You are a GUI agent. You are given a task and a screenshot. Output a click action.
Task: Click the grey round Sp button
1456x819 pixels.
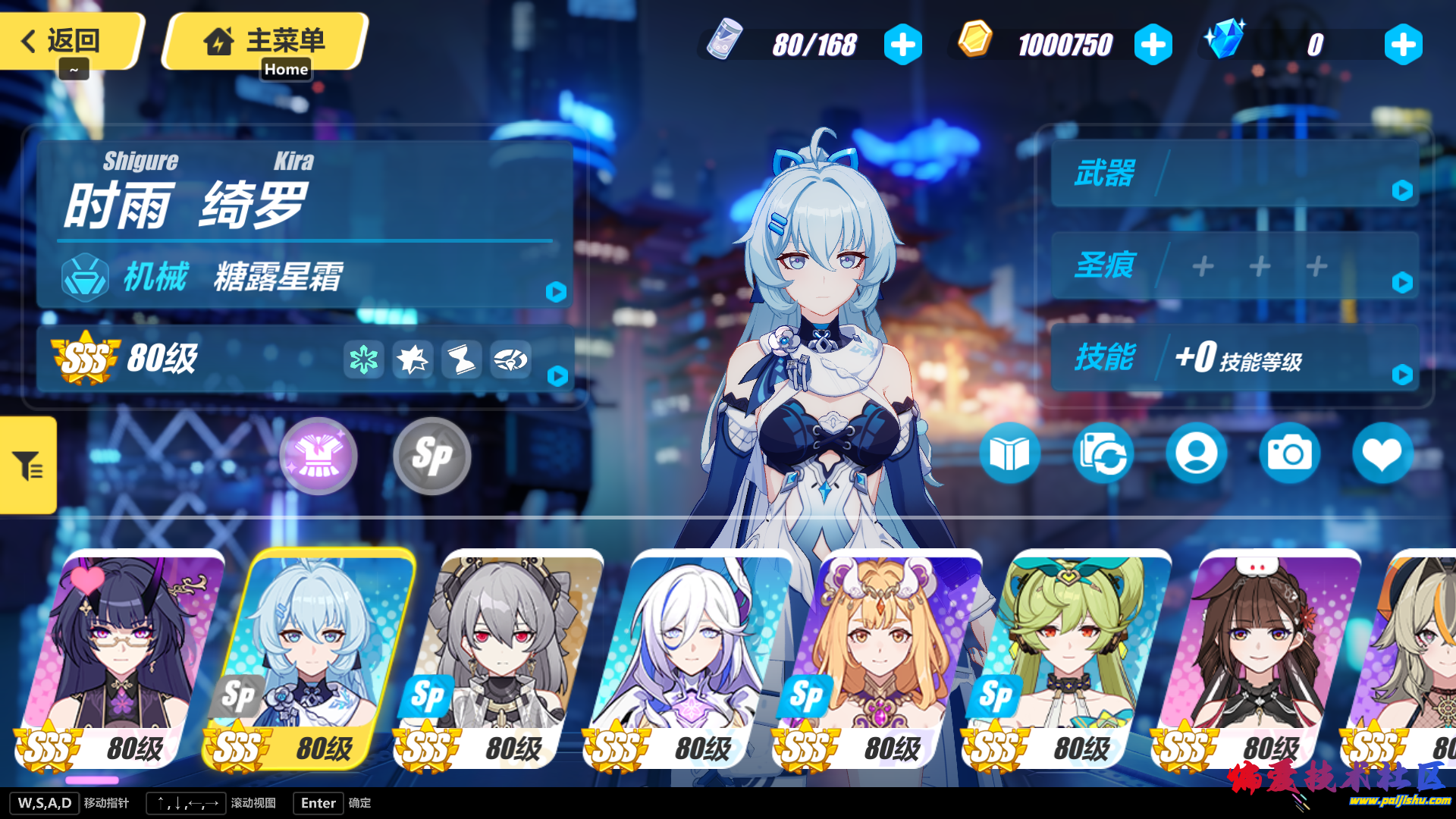point(432,456)
